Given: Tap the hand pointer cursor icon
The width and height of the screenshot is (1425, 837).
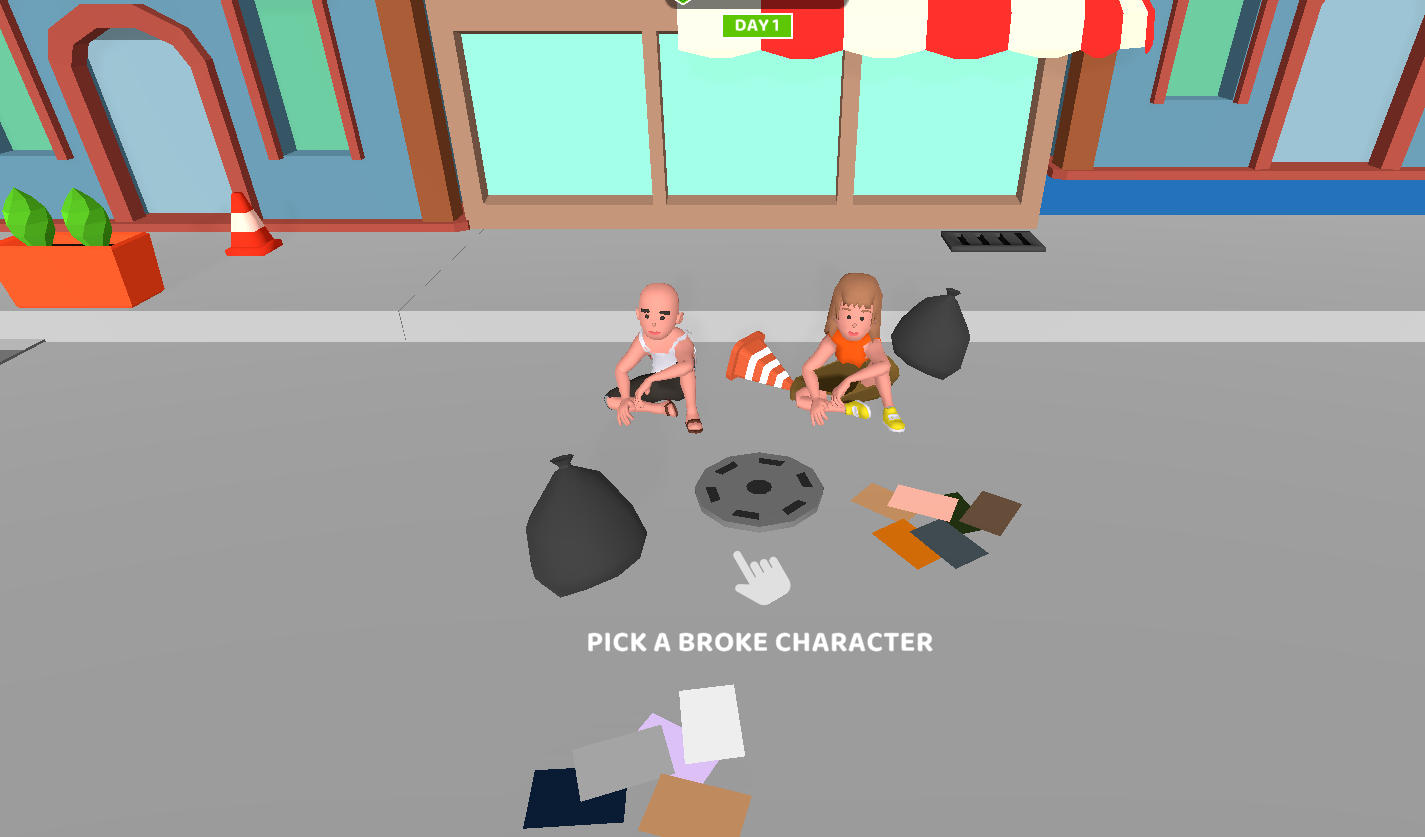Looking at the screenshot, I should coord(761,578).
